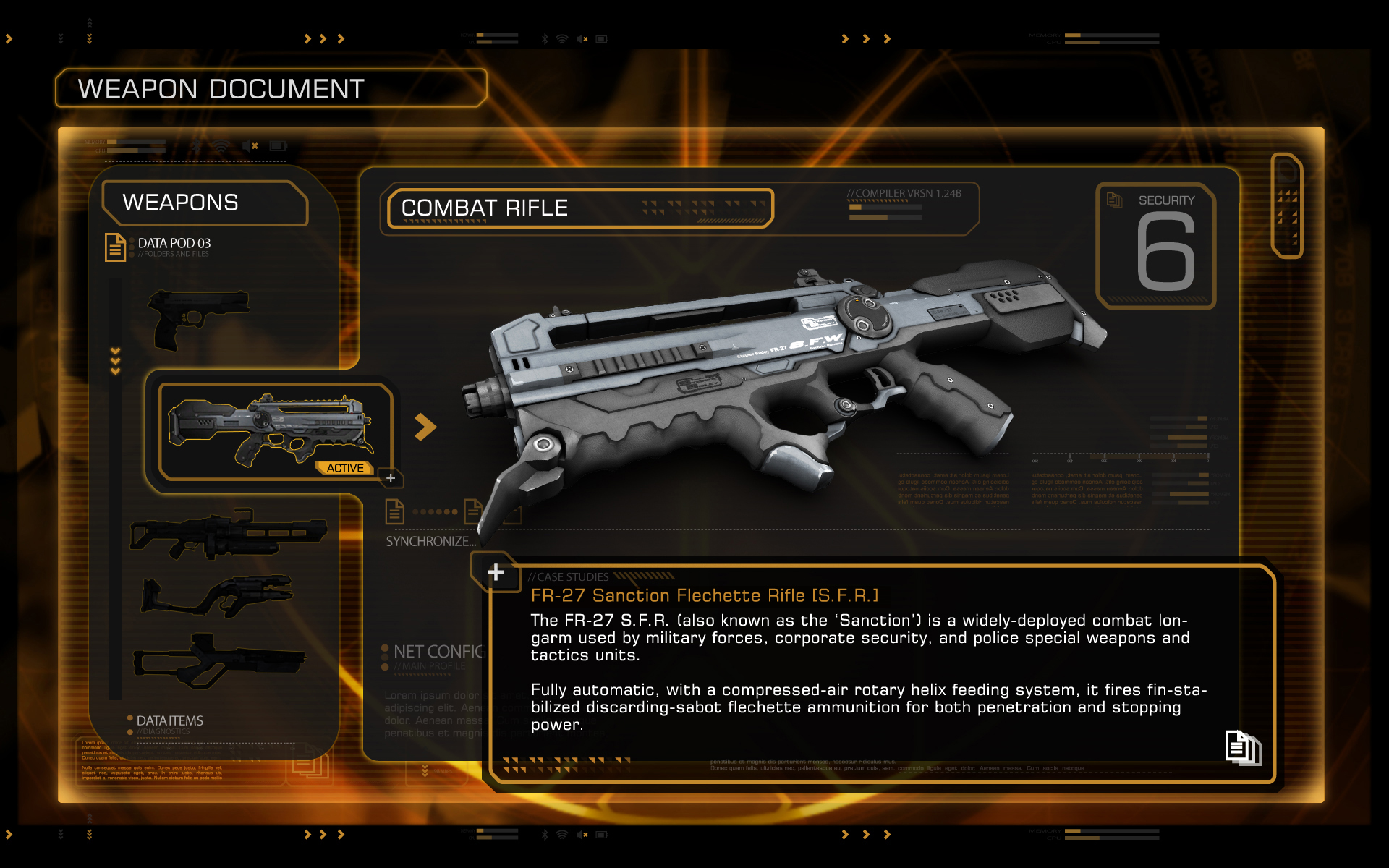
Task: Click the Combat Rifle title bar
Action: (579, 208)
